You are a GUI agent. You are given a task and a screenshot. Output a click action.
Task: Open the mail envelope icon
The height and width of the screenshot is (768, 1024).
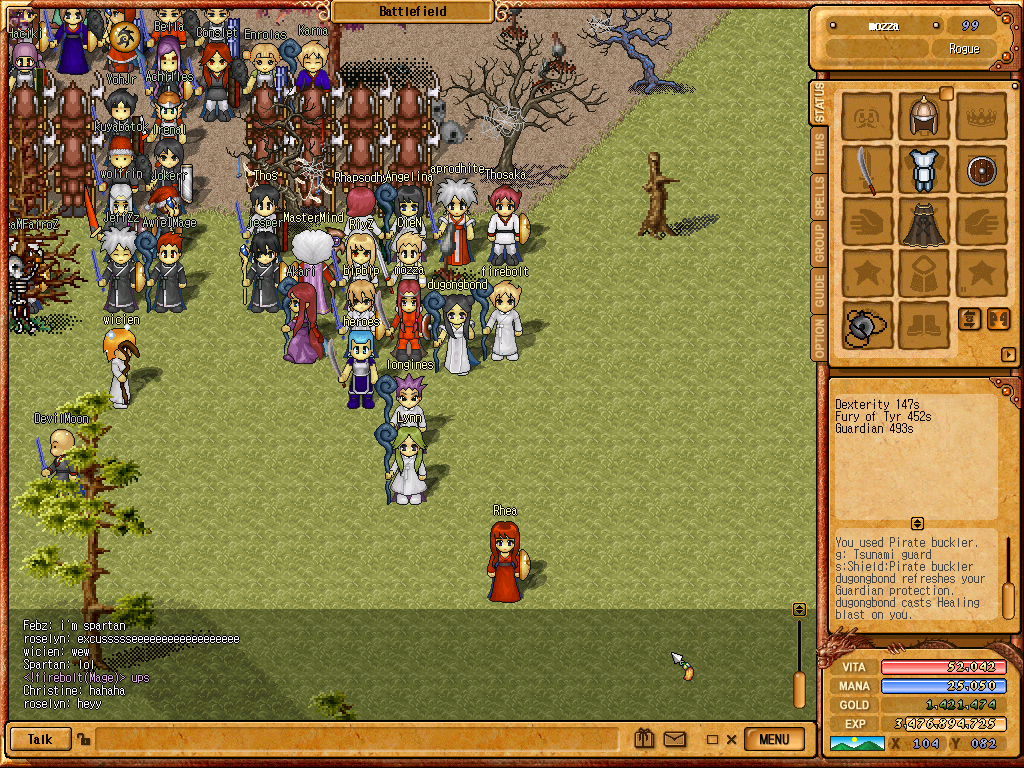tap(675, 740)
